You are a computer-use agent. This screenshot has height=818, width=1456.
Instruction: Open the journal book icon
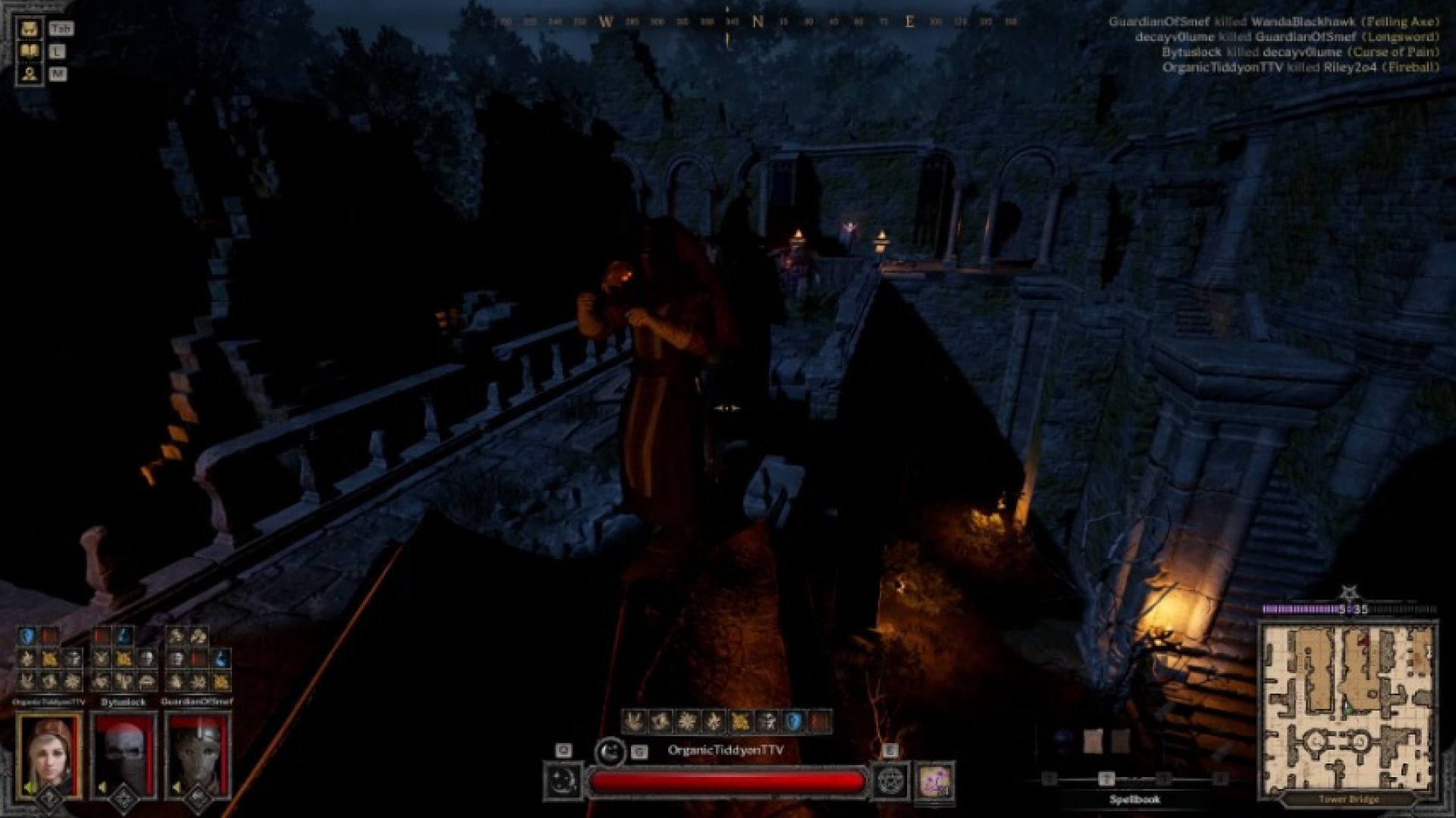pos(30,52)
